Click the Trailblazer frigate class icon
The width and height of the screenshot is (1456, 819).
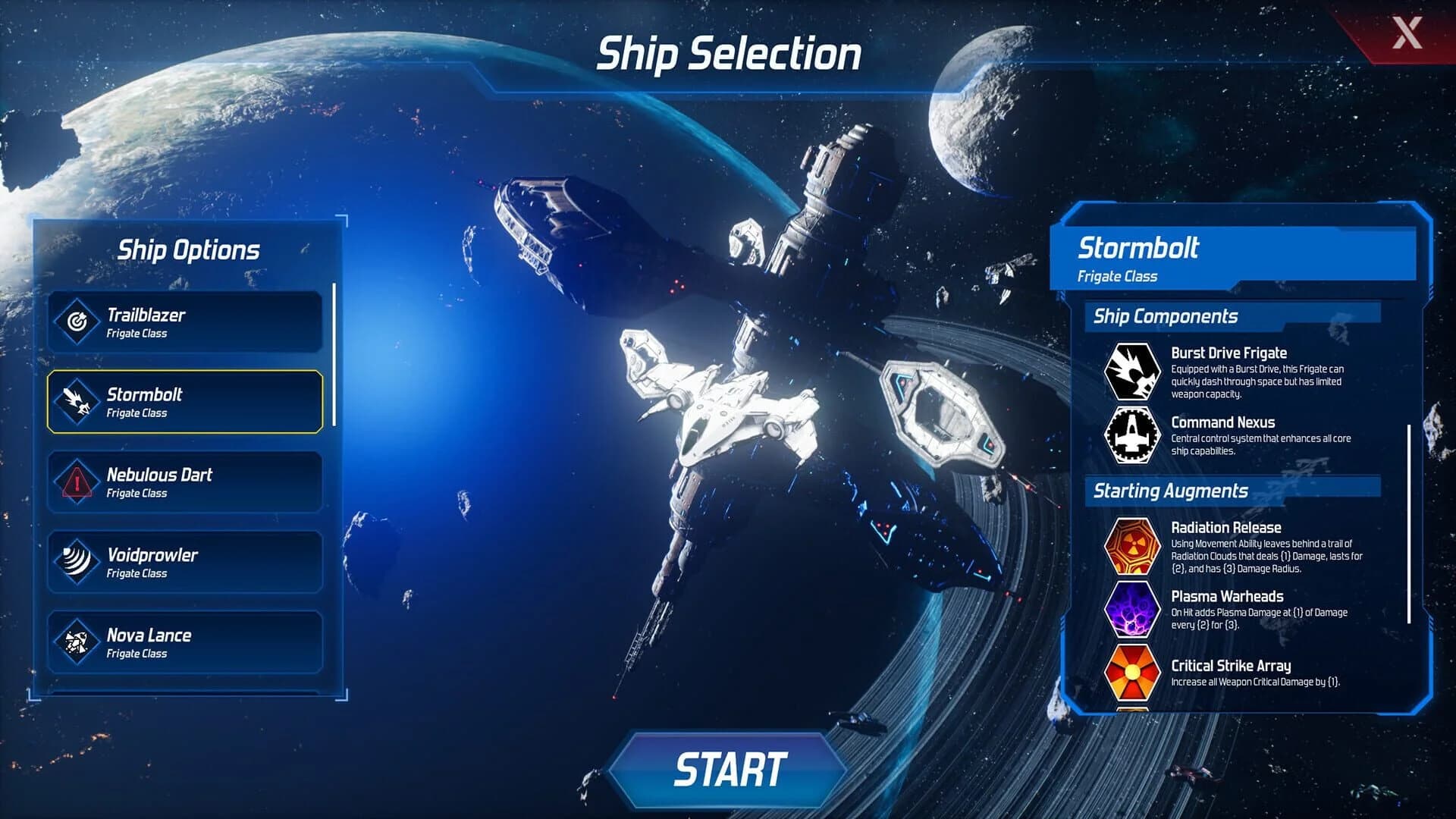click(79, 322)
